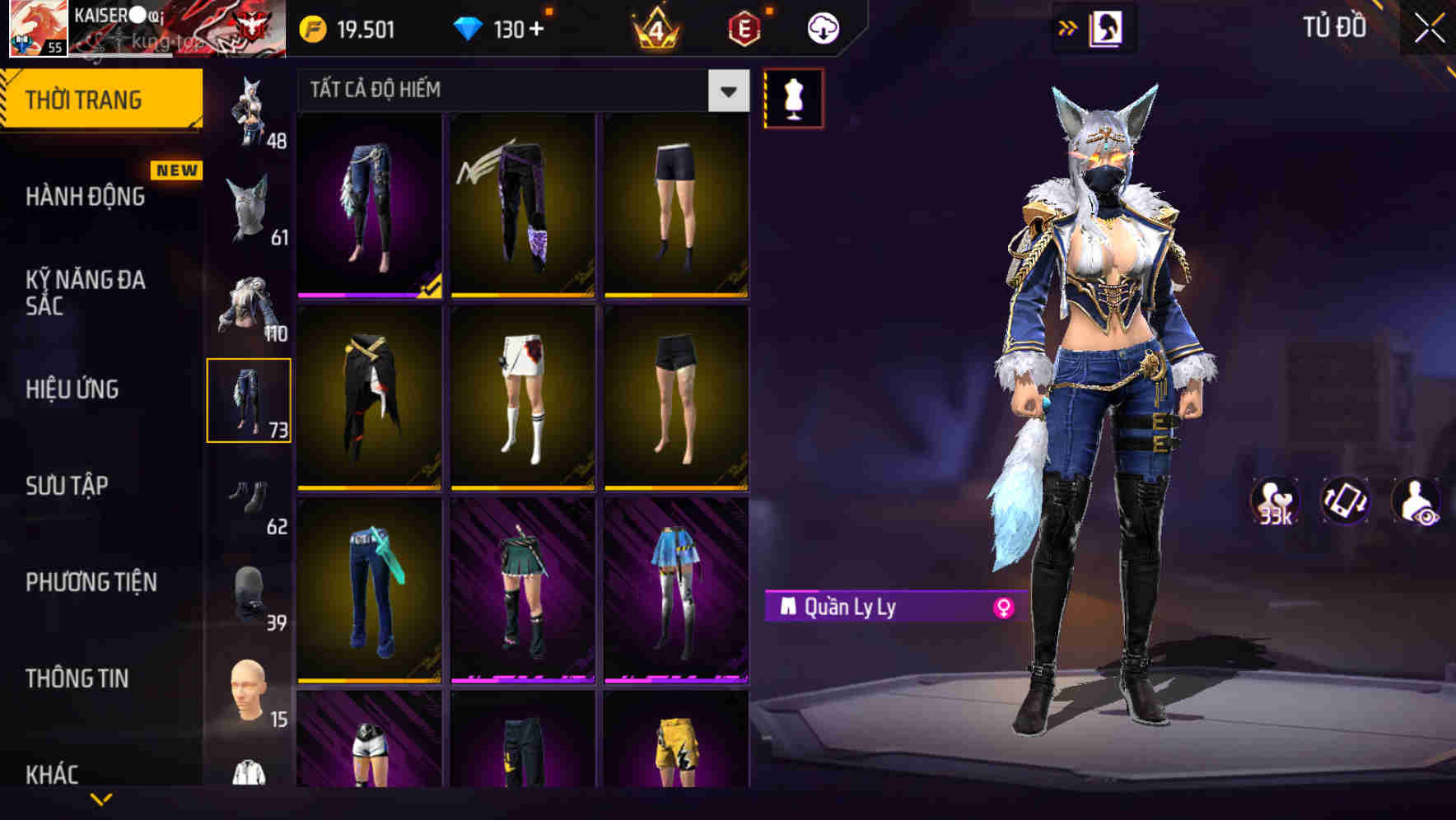Tap the female gender symbol on Quần Ly Ly
The height and width of the screenshot is (820, 1456).
point(1001,608)
